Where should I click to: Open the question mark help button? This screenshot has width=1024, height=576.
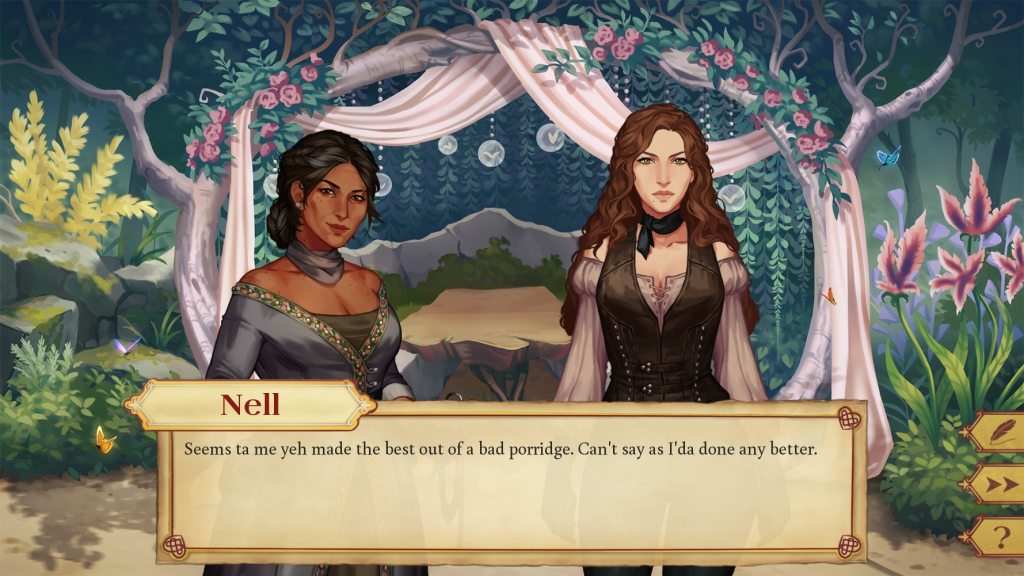[x=997, y=537]
